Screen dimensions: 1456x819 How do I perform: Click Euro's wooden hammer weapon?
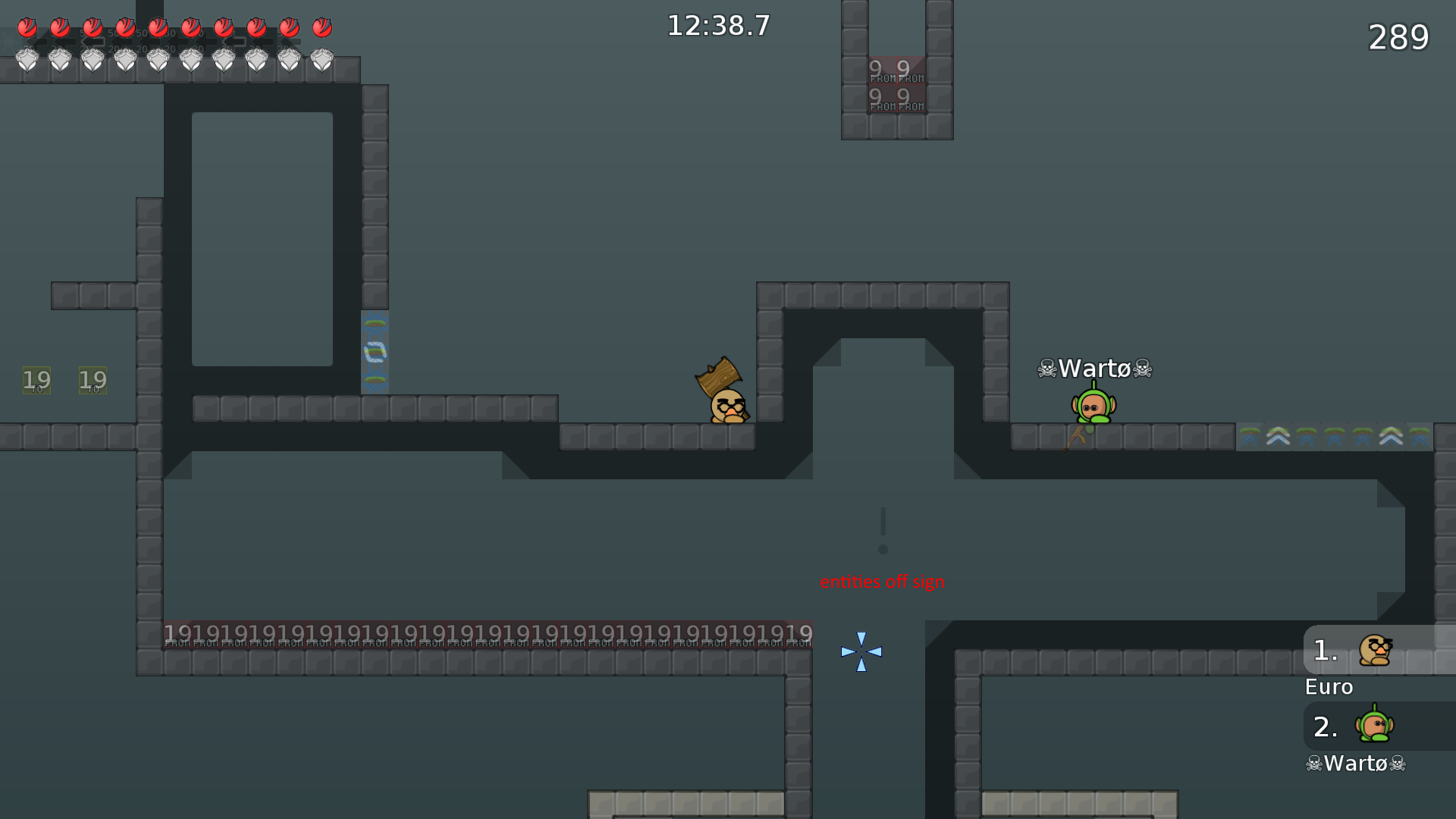[x=719, y=376]
